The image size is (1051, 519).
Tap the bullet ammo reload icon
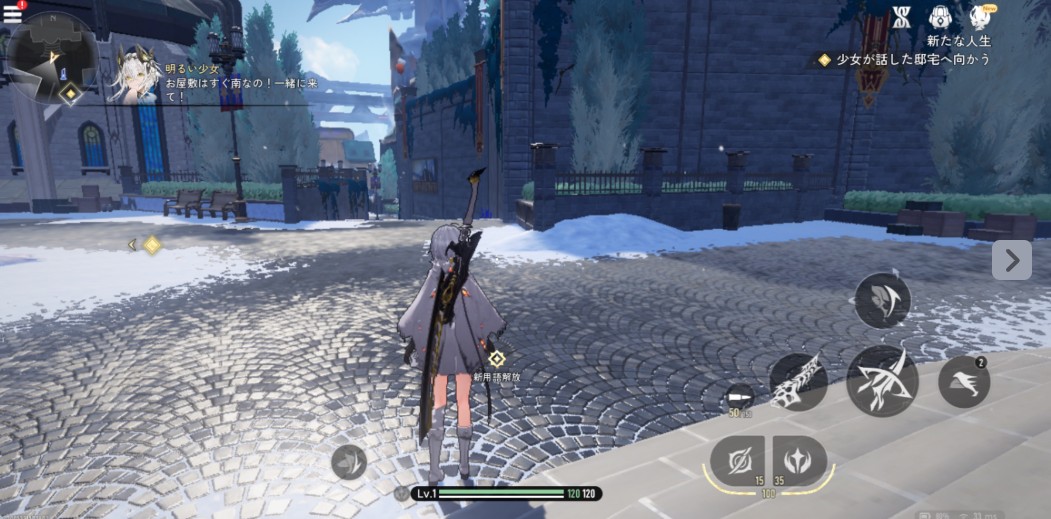[x=740, y=396]
